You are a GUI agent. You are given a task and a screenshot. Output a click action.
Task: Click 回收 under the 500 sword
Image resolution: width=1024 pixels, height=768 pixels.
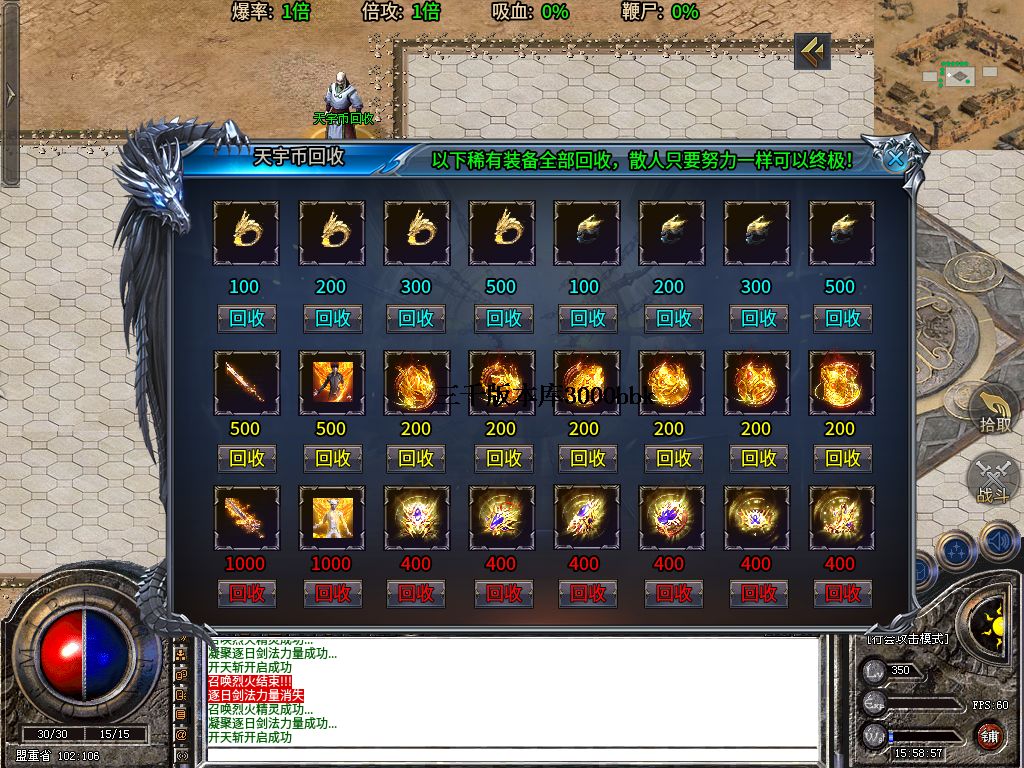[246, 458]
